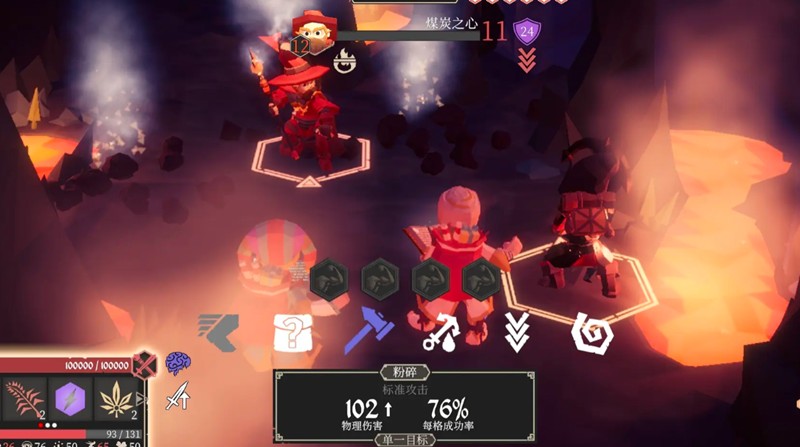Use the anchor-with-droplet ability
Screen dimensions: 800x447
440,332
